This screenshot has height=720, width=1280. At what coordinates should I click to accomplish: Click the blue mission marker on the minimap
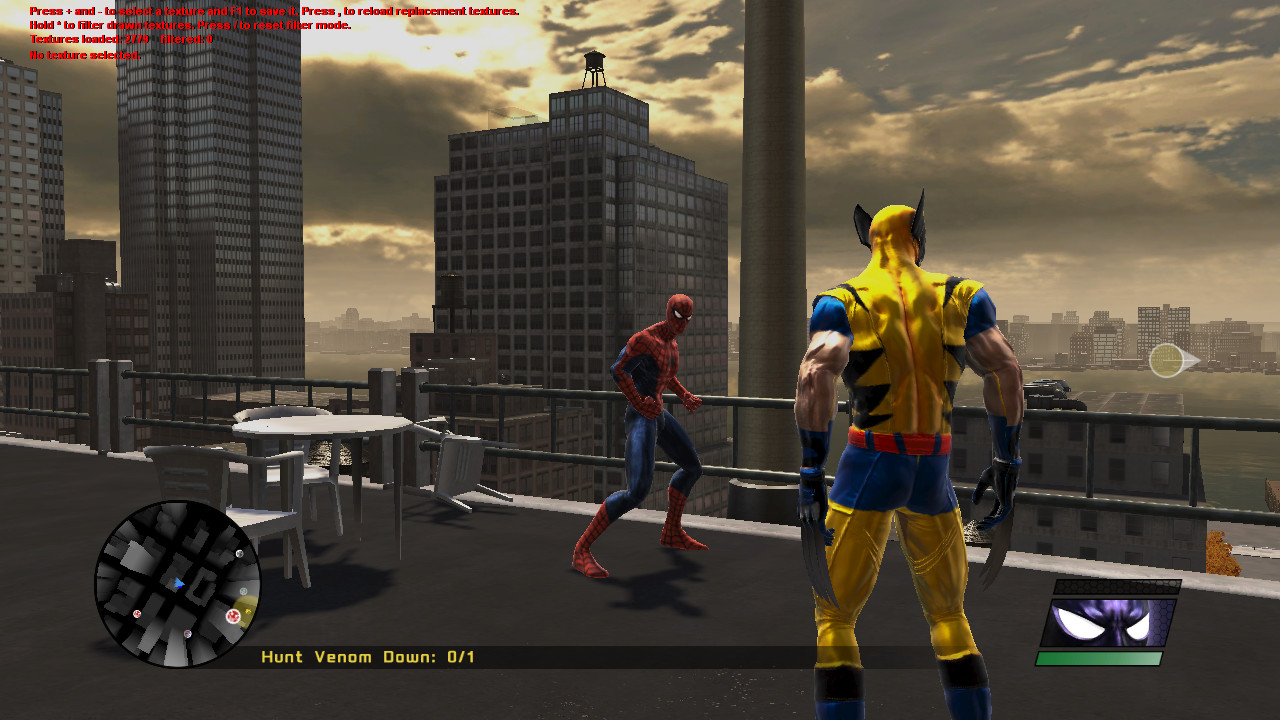click(187, 633)
